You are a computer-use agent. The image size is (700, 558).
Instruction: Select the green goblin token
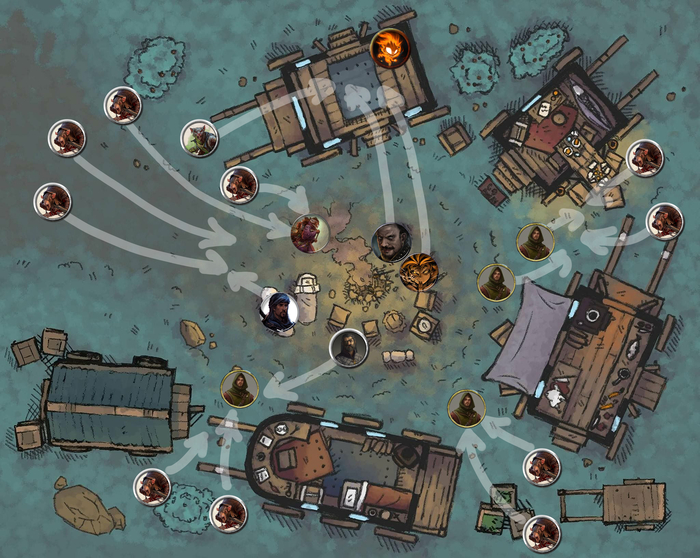tap(198, 139)
